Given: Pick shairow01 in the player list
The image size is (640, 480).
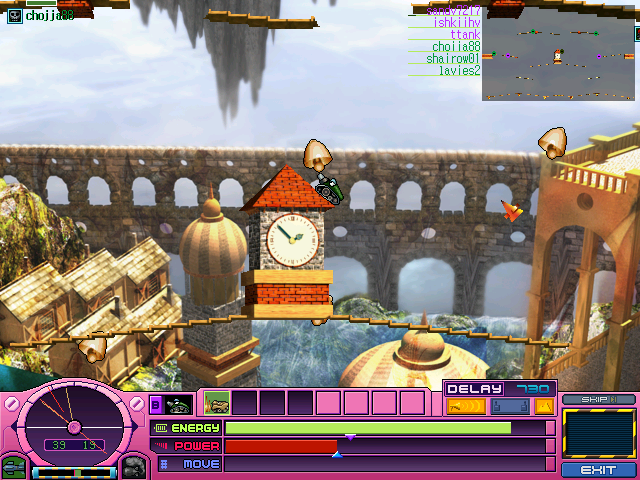Looking at the screenshot, I should (453, 59).
